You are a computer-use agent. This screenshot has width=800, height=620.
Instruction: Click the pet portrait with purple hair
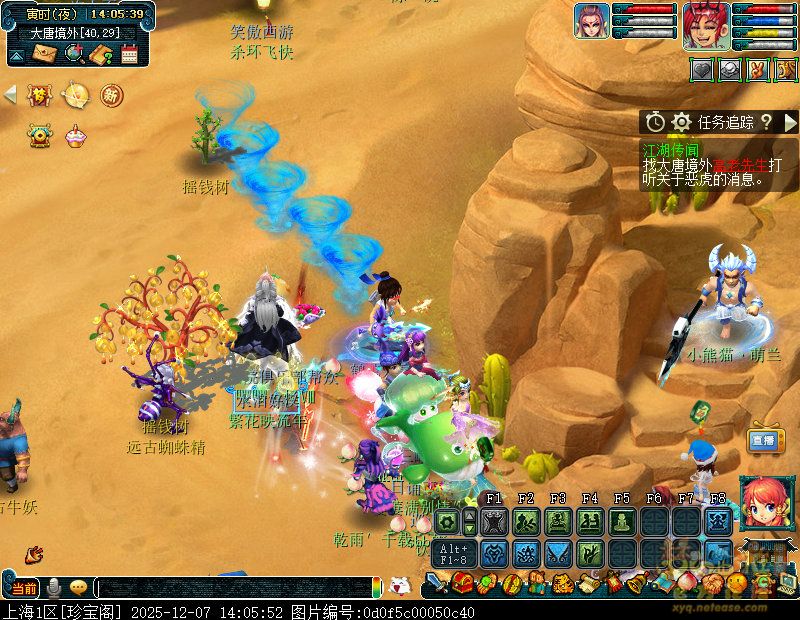click(x=591, y=21)
